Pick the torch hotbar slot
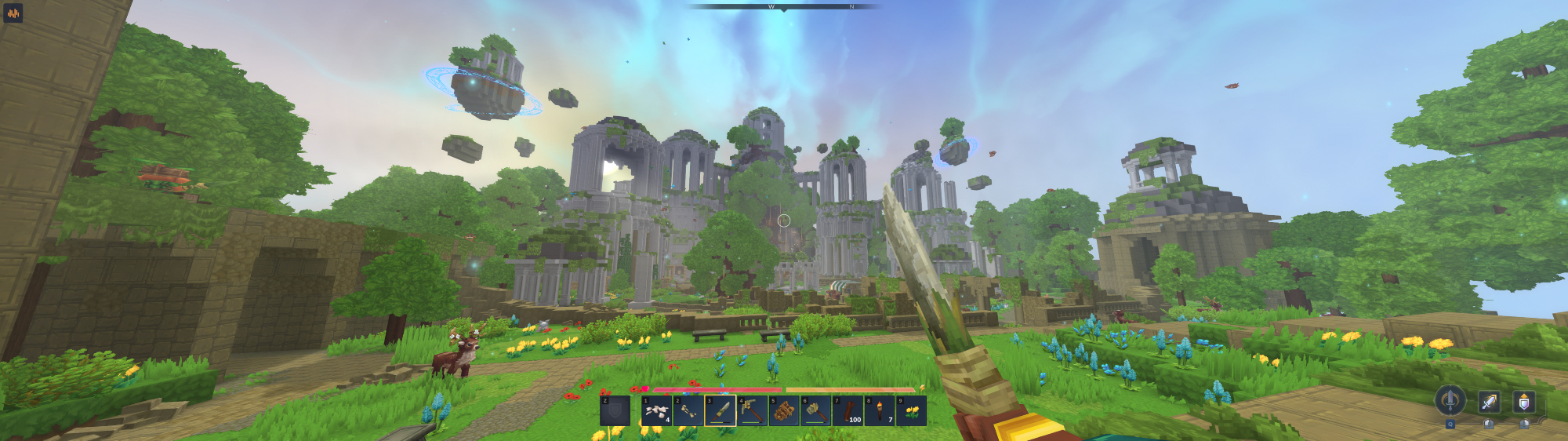 (x=880, y=410)
